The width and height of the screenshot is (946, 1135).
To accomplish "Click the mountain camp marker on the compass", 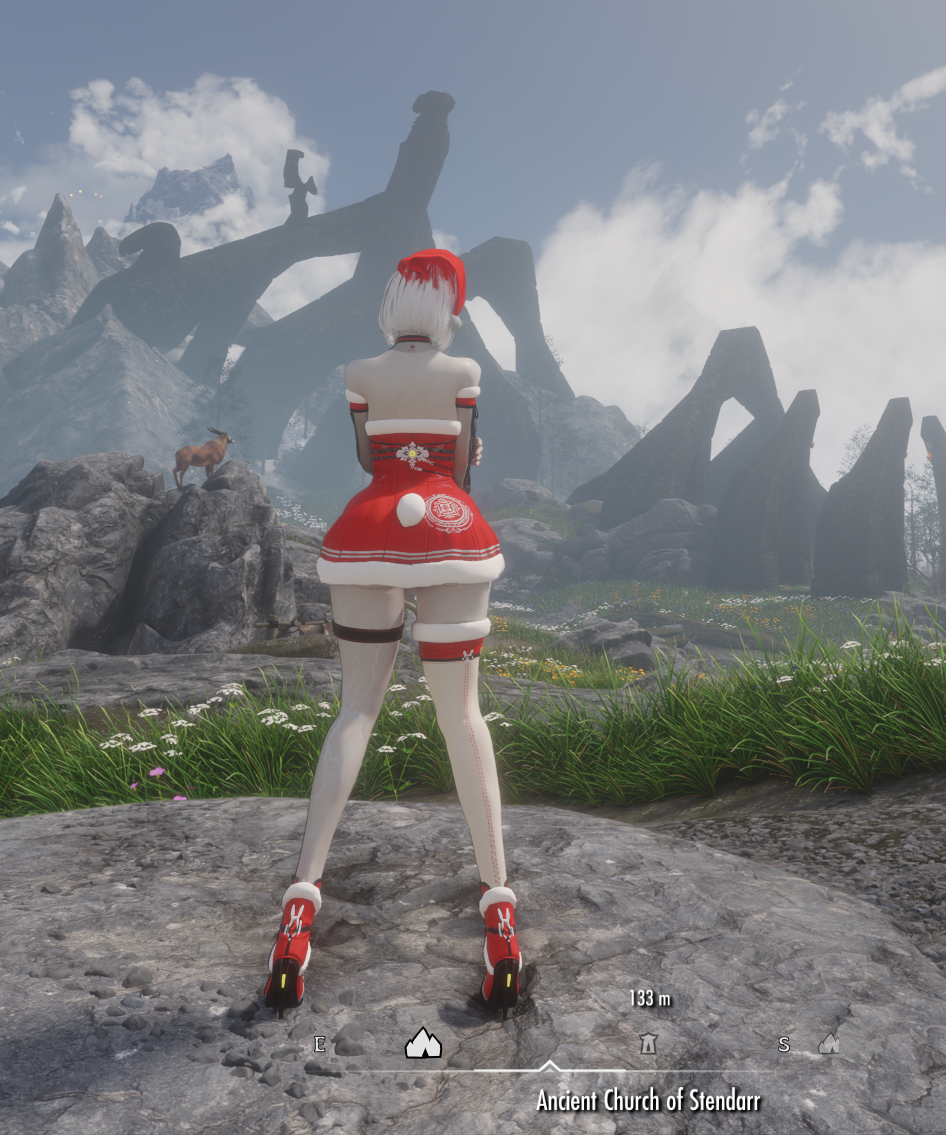I will [423, 1044].
